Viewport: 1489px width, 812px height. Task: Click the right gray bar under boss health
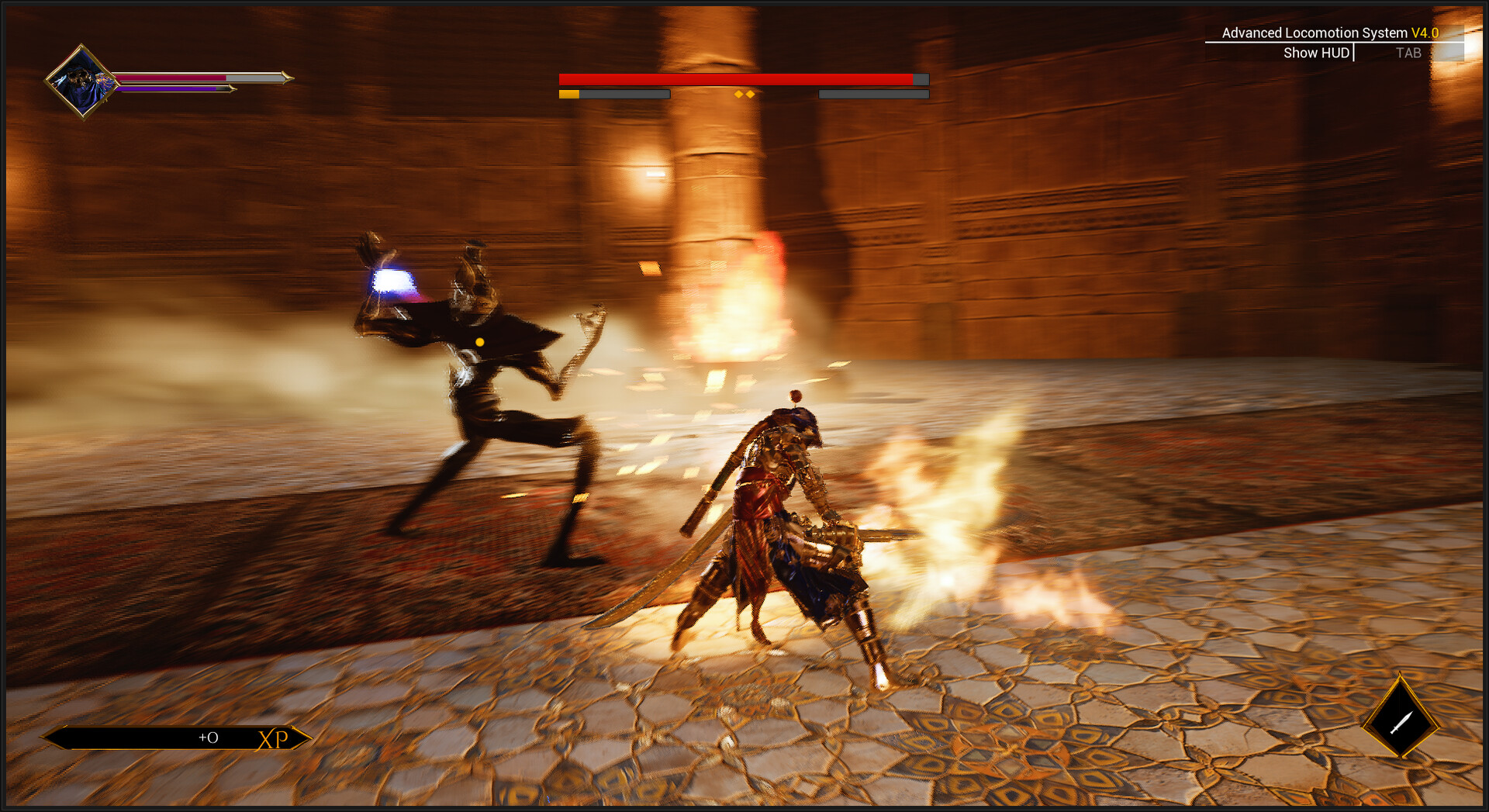coord(872,94)
